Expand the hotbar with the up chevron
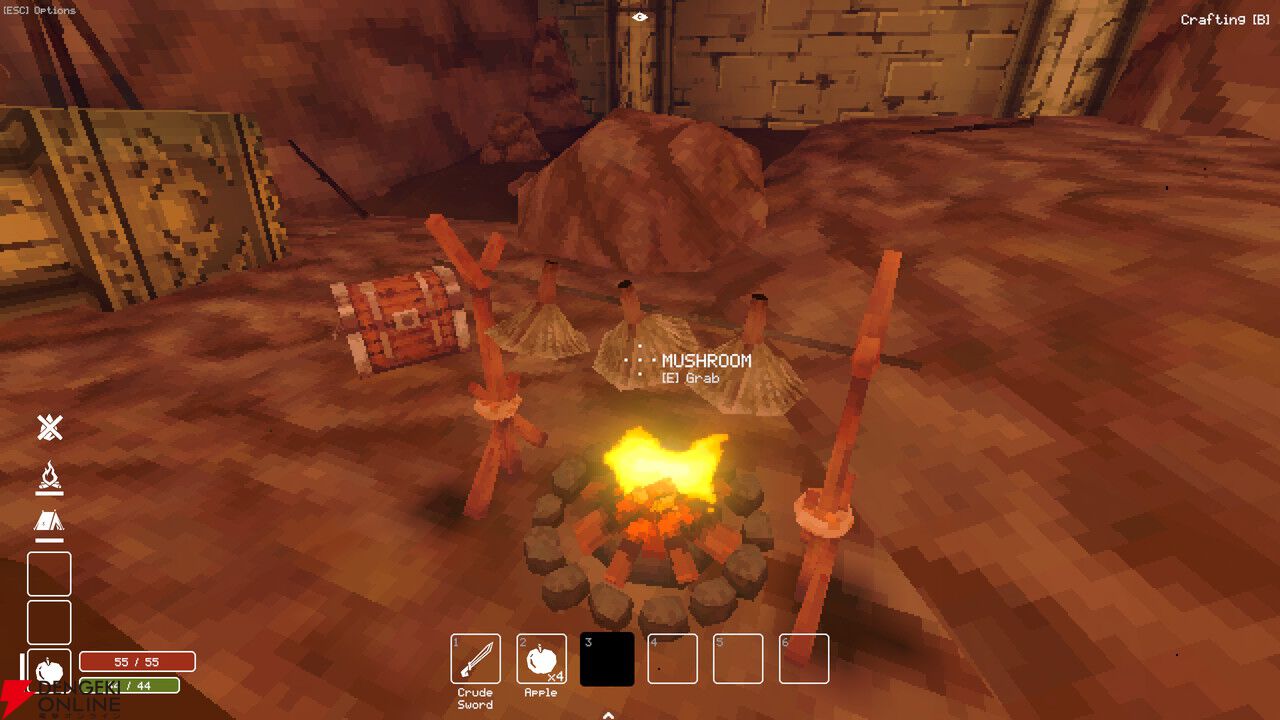 607,714
